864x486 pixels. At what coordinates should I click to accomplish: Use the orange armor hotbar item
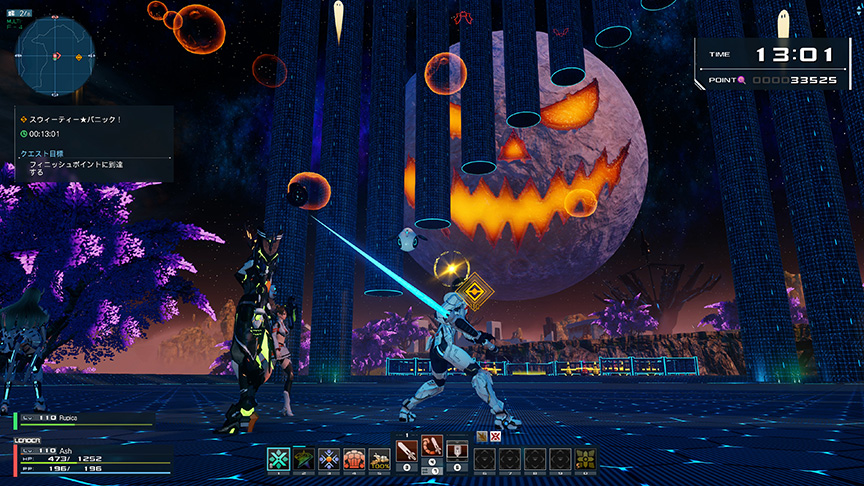pyautogui.click(x=354, y=458)
